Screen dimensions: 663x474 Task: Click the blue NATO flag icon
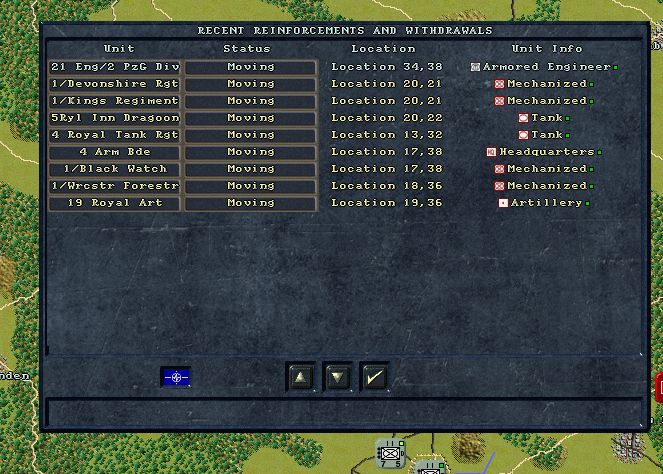point(176,377)
